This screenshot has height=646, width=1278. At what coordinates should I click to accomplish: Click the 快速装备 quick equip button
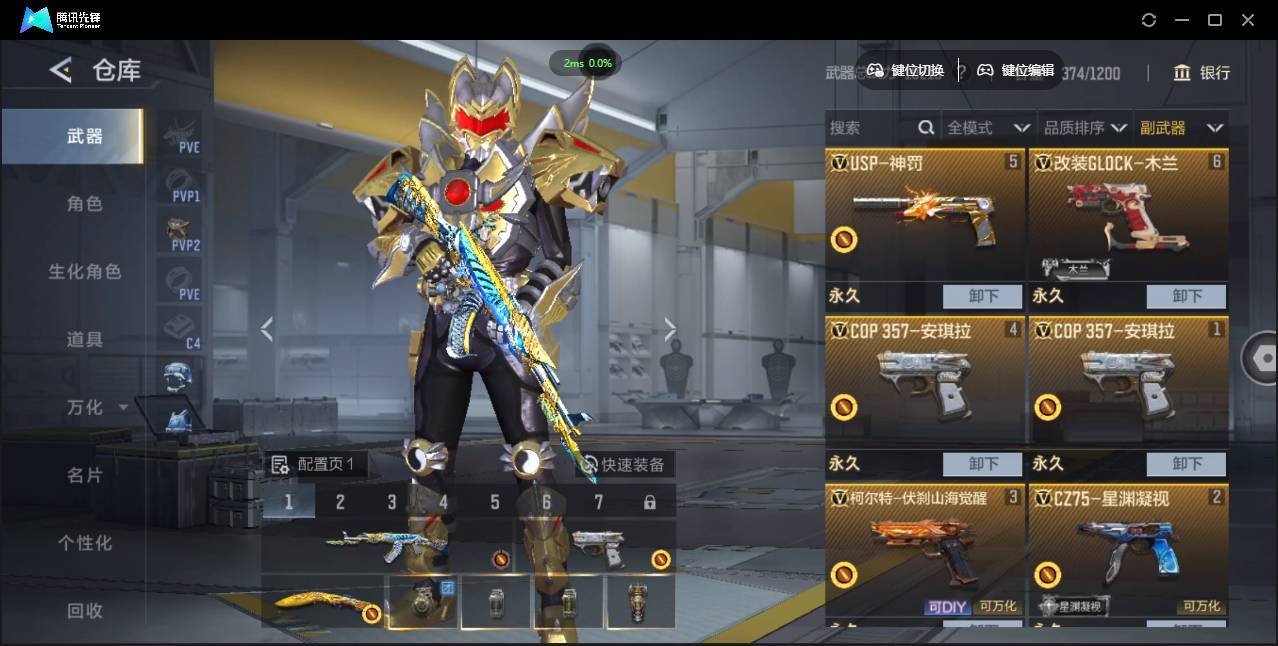click(x=623, y=465)
